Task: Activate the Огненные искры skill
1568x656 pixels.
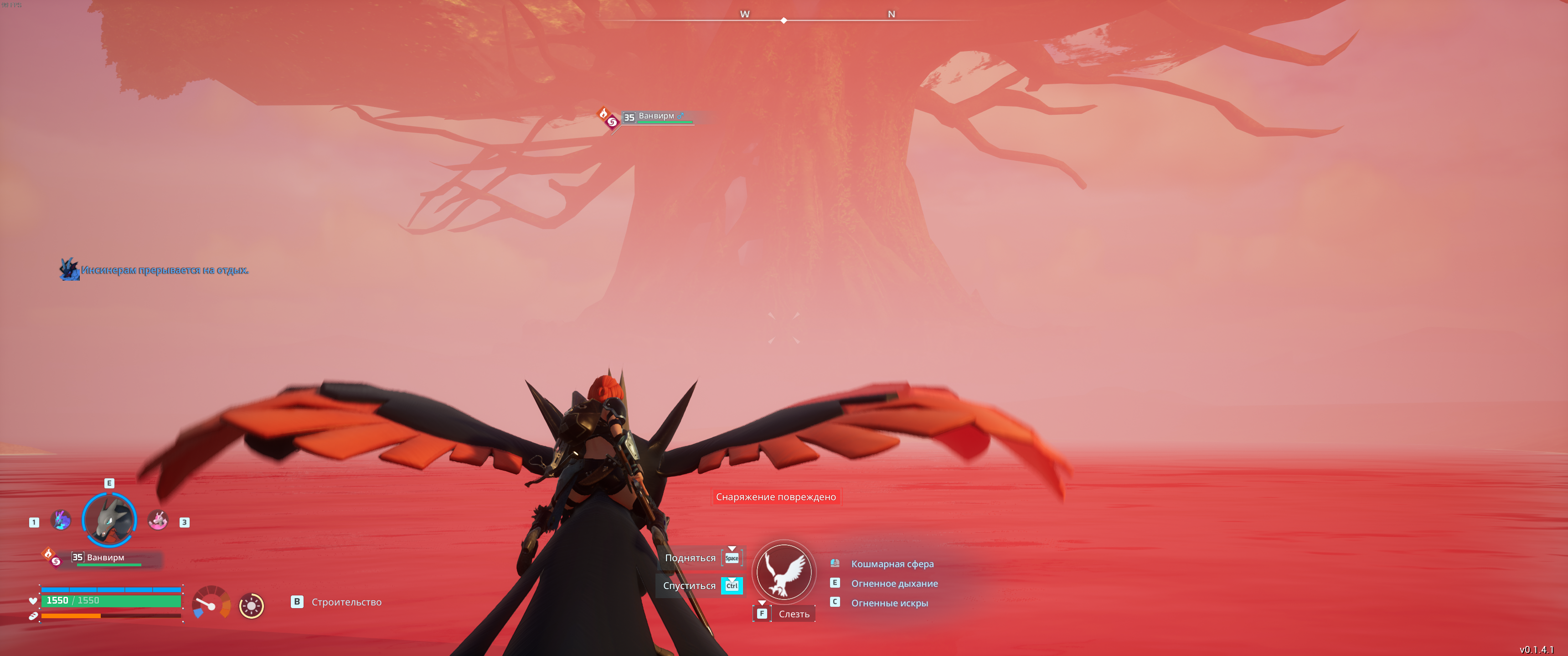Action: click(x=889, y=603)
